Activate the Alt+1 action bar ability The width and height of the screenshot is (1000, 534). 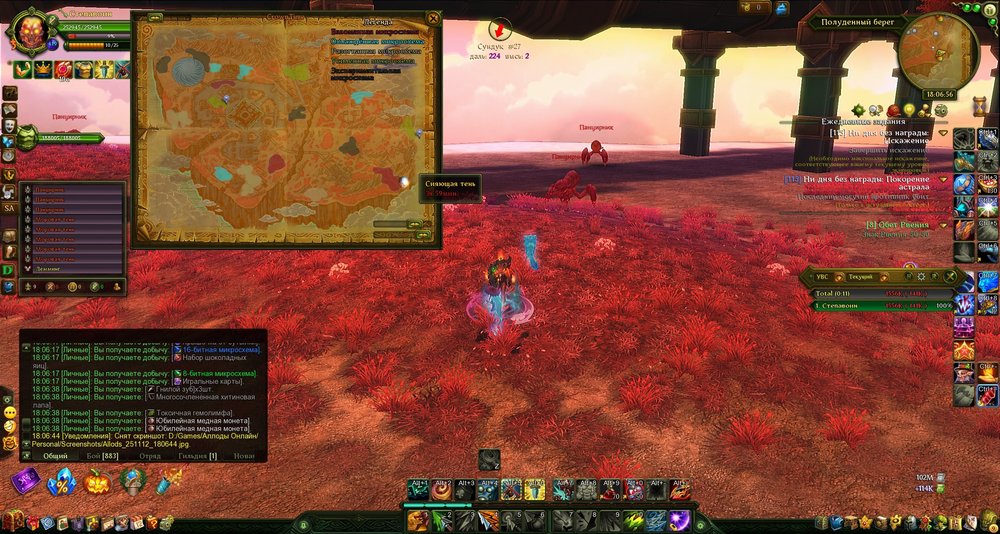click(419, 490)
